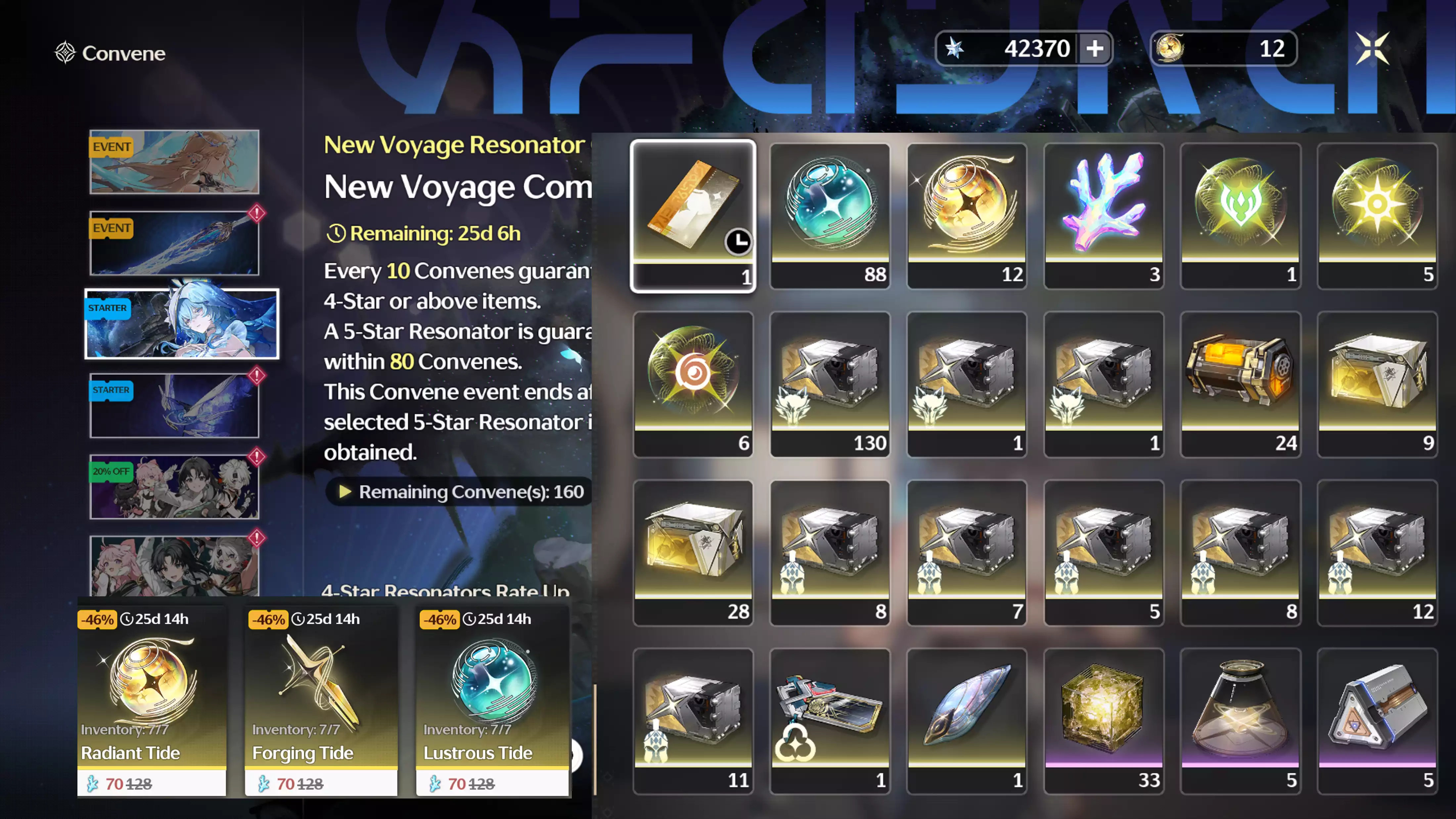Select the Lustrous Tide item with count 88
The width and height of the screenshot is (1456, 819).
830,215
